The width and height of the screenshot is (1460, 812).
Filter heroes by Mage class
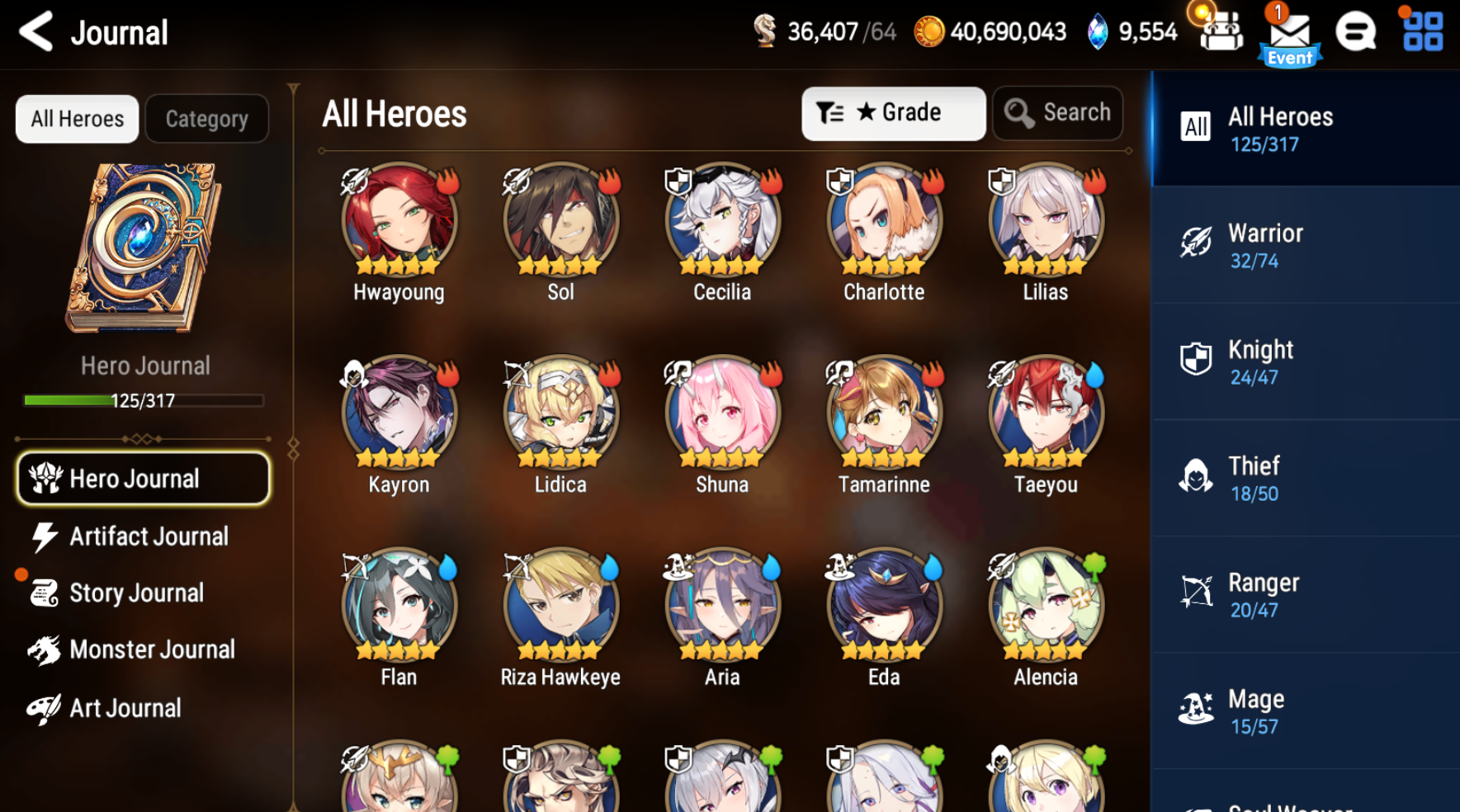point(1304,710)
